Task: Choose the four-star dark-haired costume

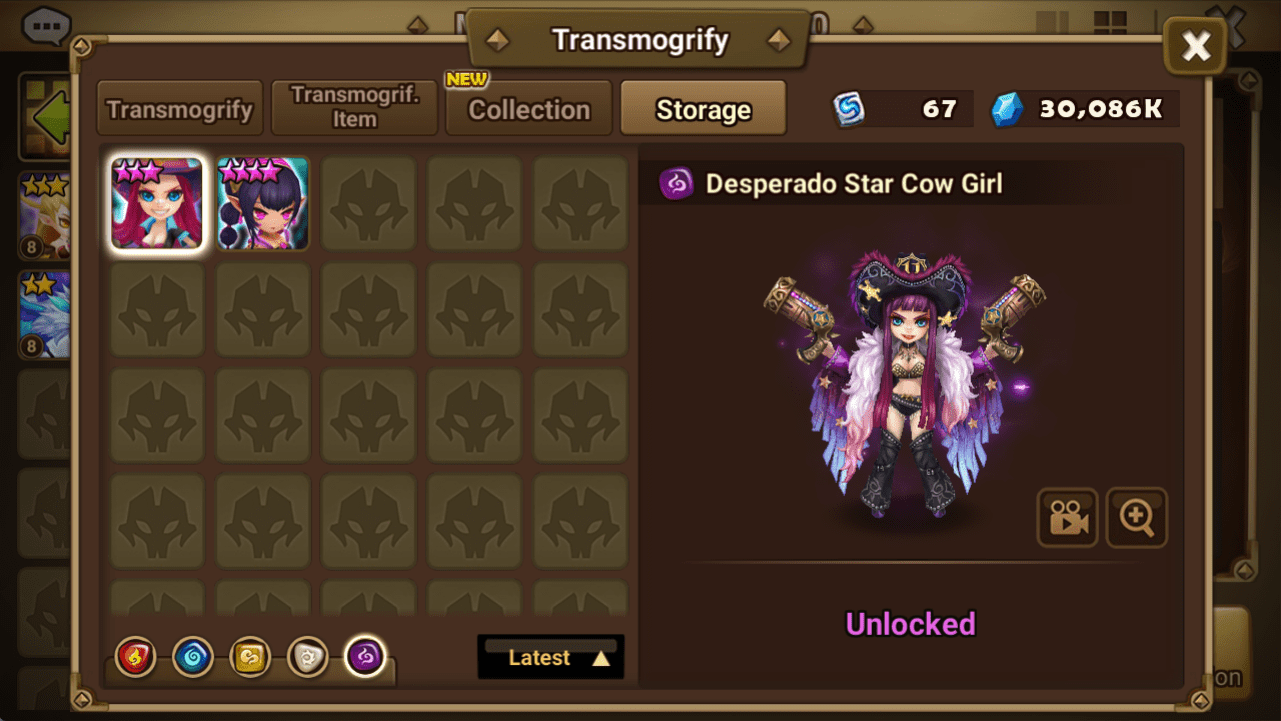Action: [x=263, y=203]
